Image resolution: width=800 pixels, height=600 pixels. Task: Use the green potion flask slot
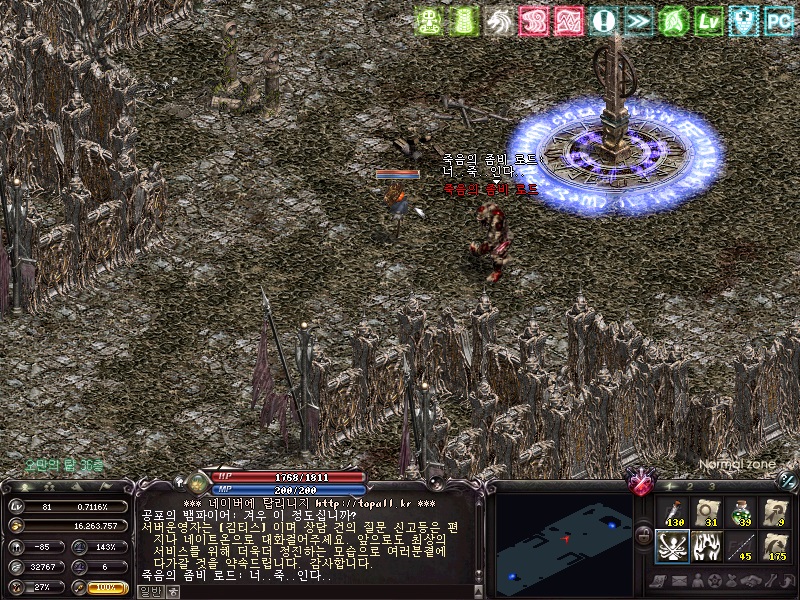click(x=741, y=512)
